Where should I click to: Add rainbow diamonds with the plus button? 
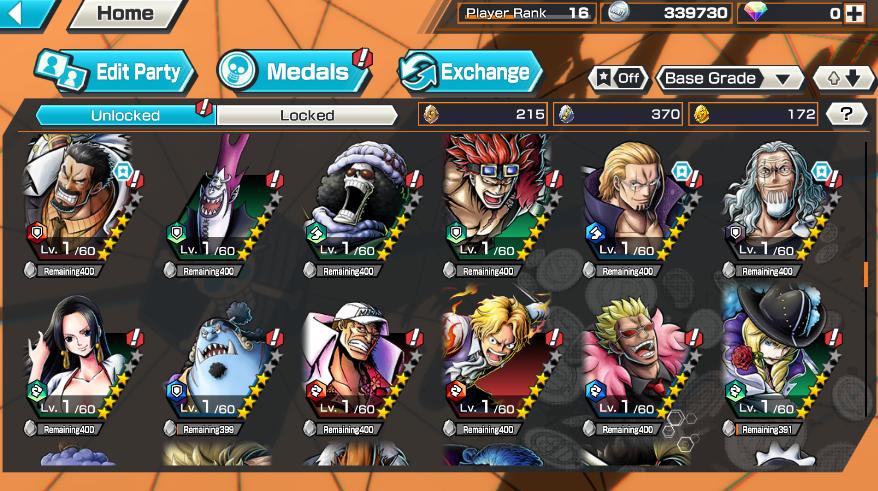(x=853, y=13)
